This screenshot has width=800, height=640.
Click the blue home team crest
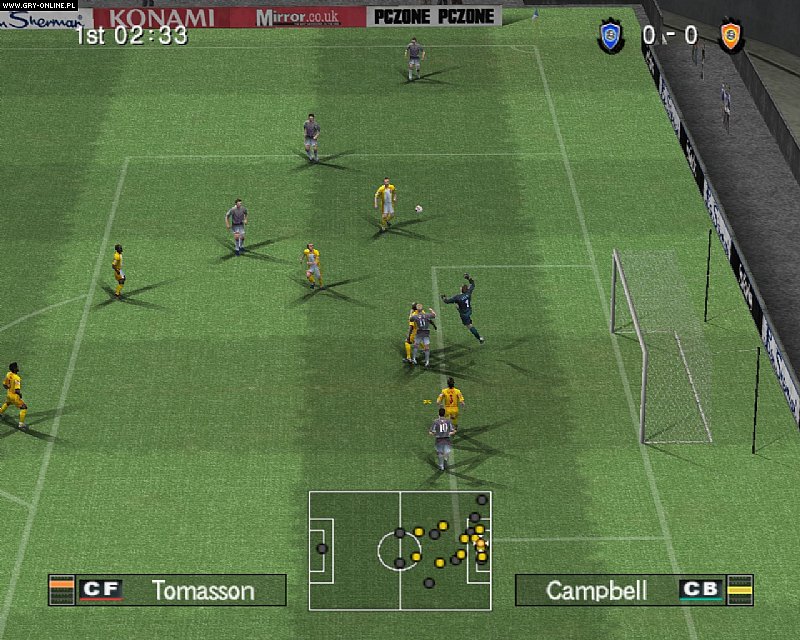click(611, 37)
